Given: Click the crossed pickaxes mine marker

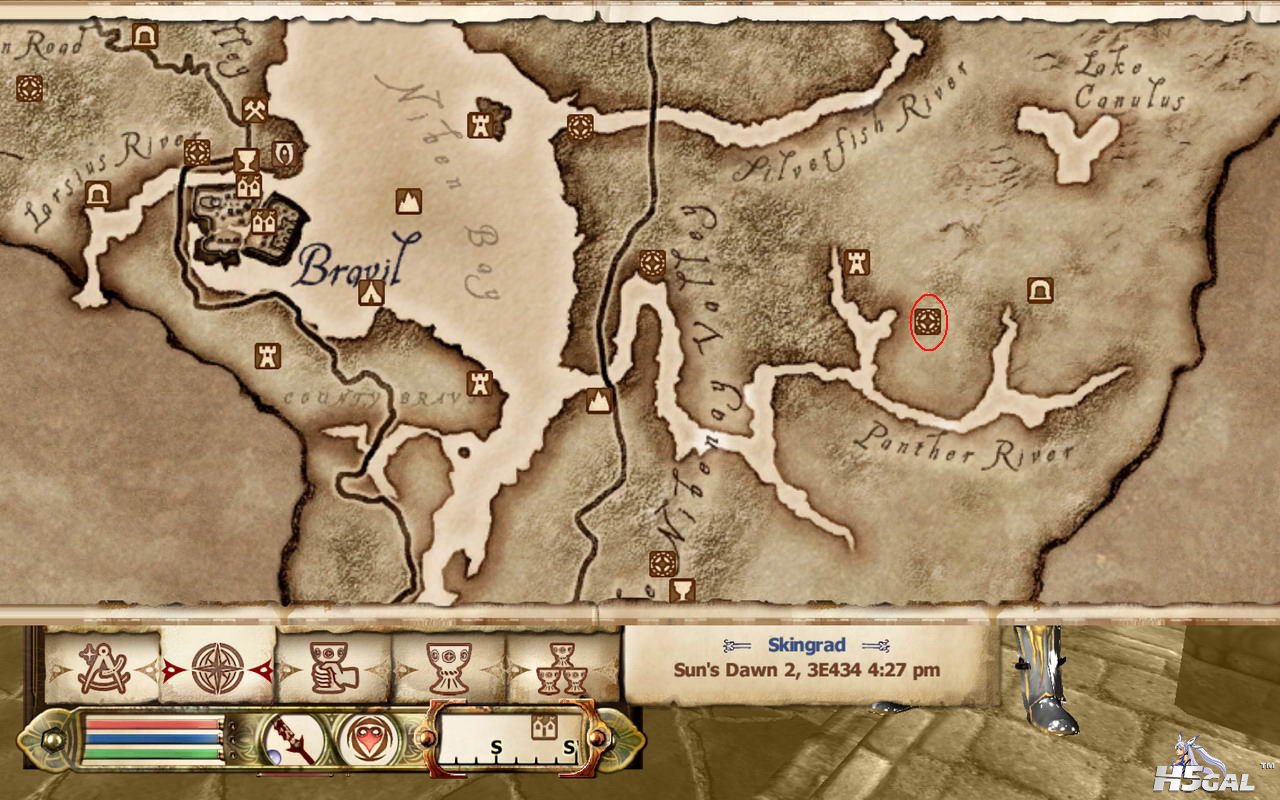Looking at the screenshot, I should tap(253, 107).
